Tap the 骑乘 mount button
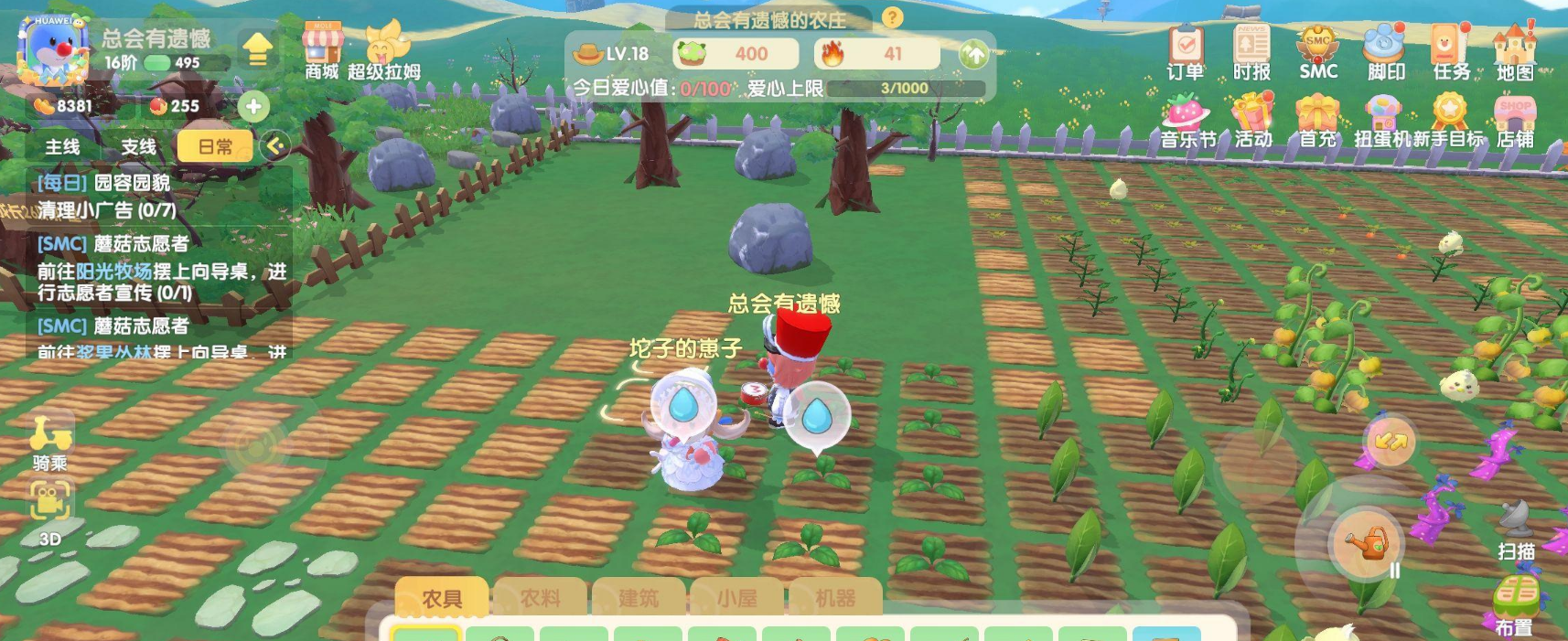The height and width of the screenshot is (641, 1568). pyautogui.click(x=50, y=442)
